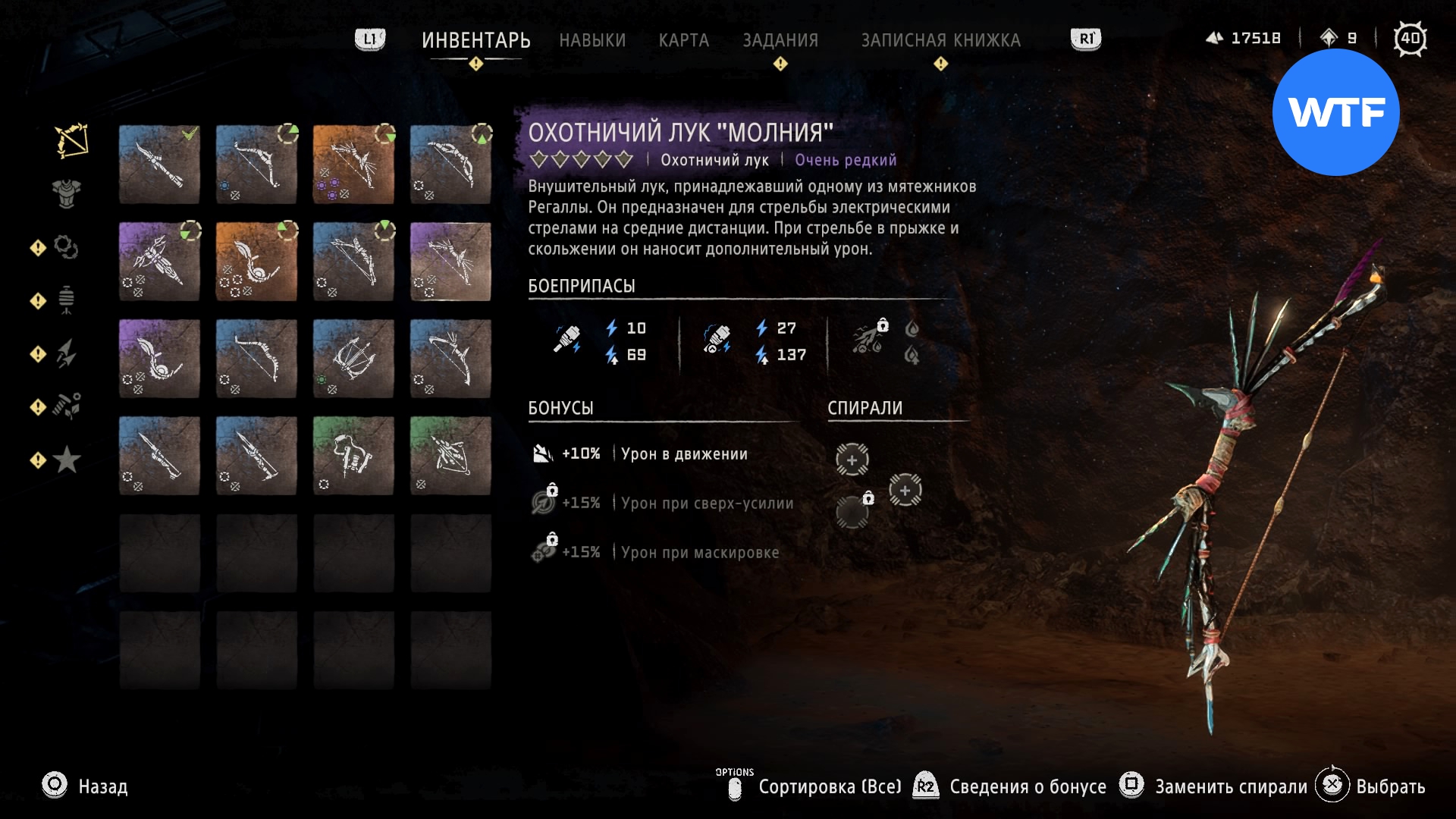Pick the green pouch-shaped weapon slot
1456x819 pixels.
[353, 456]
